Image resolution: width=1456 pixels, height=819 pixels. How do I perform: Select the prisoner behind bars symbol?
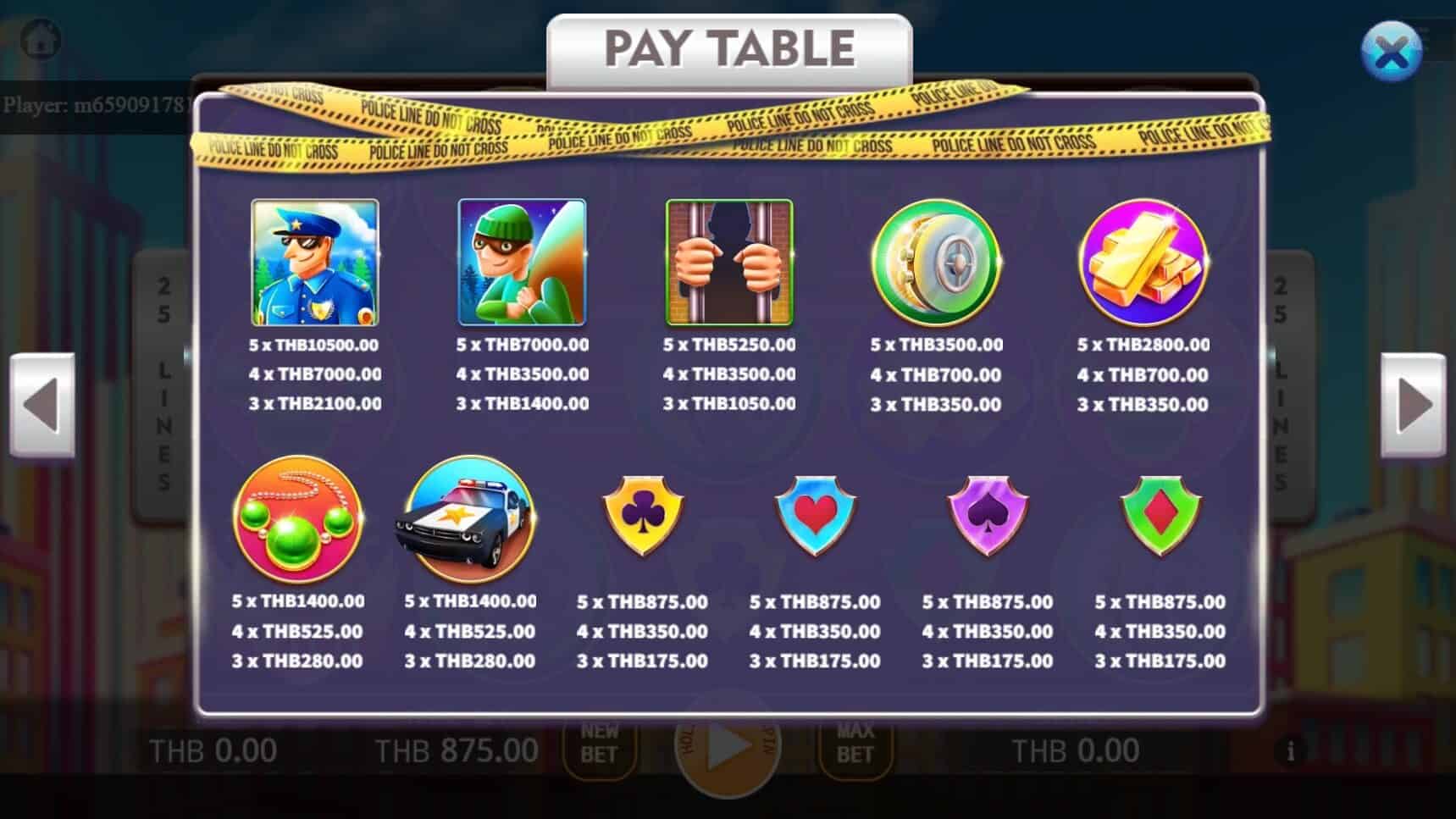coord(728,263)
